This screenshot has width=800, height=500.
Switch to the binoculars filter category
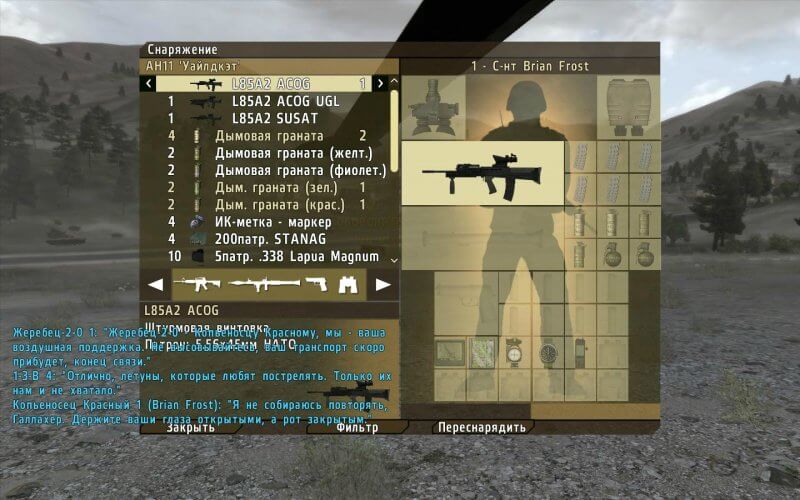(x=347, y=284)
